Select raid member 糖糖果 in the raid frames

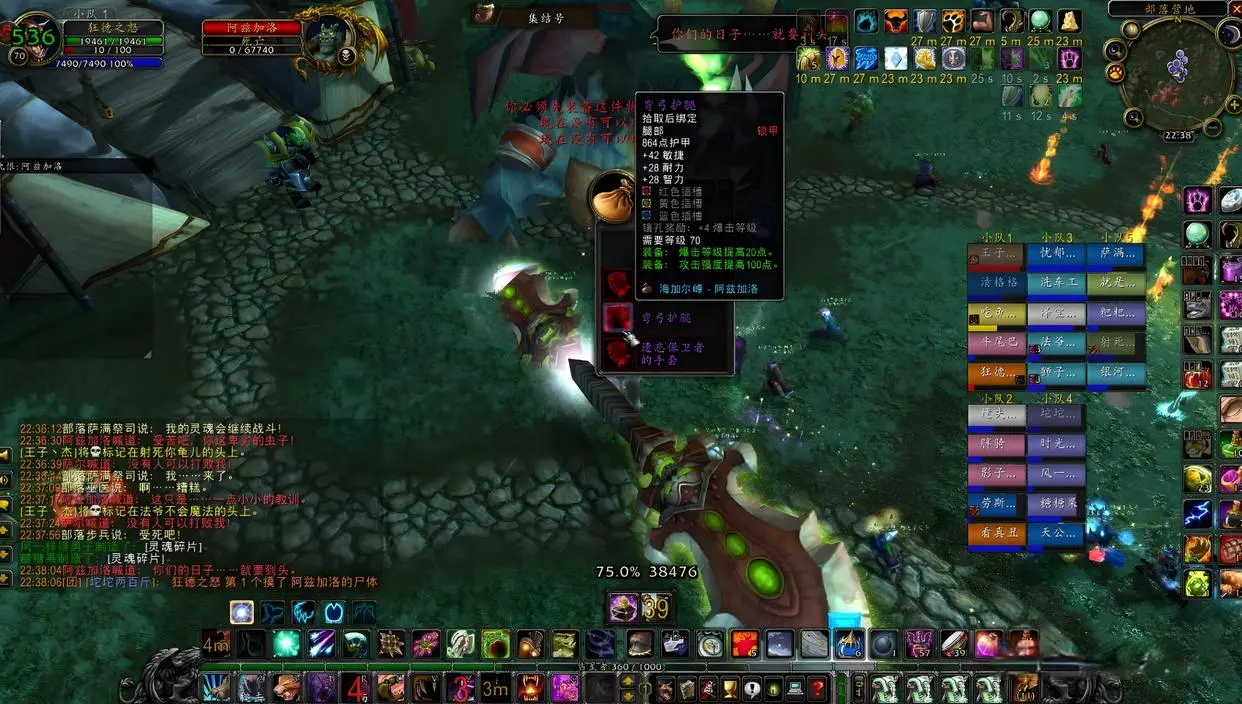[1056, 505]
